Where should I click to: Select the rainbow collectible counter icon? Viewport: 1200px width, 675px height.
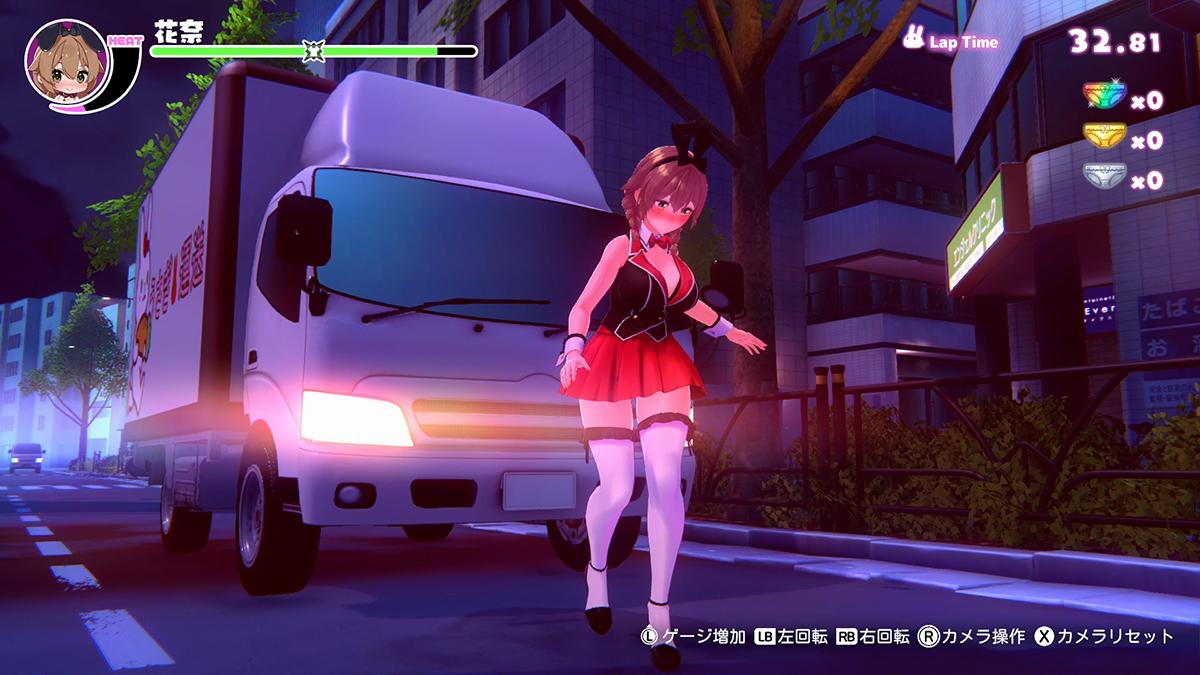point(1104,98)
